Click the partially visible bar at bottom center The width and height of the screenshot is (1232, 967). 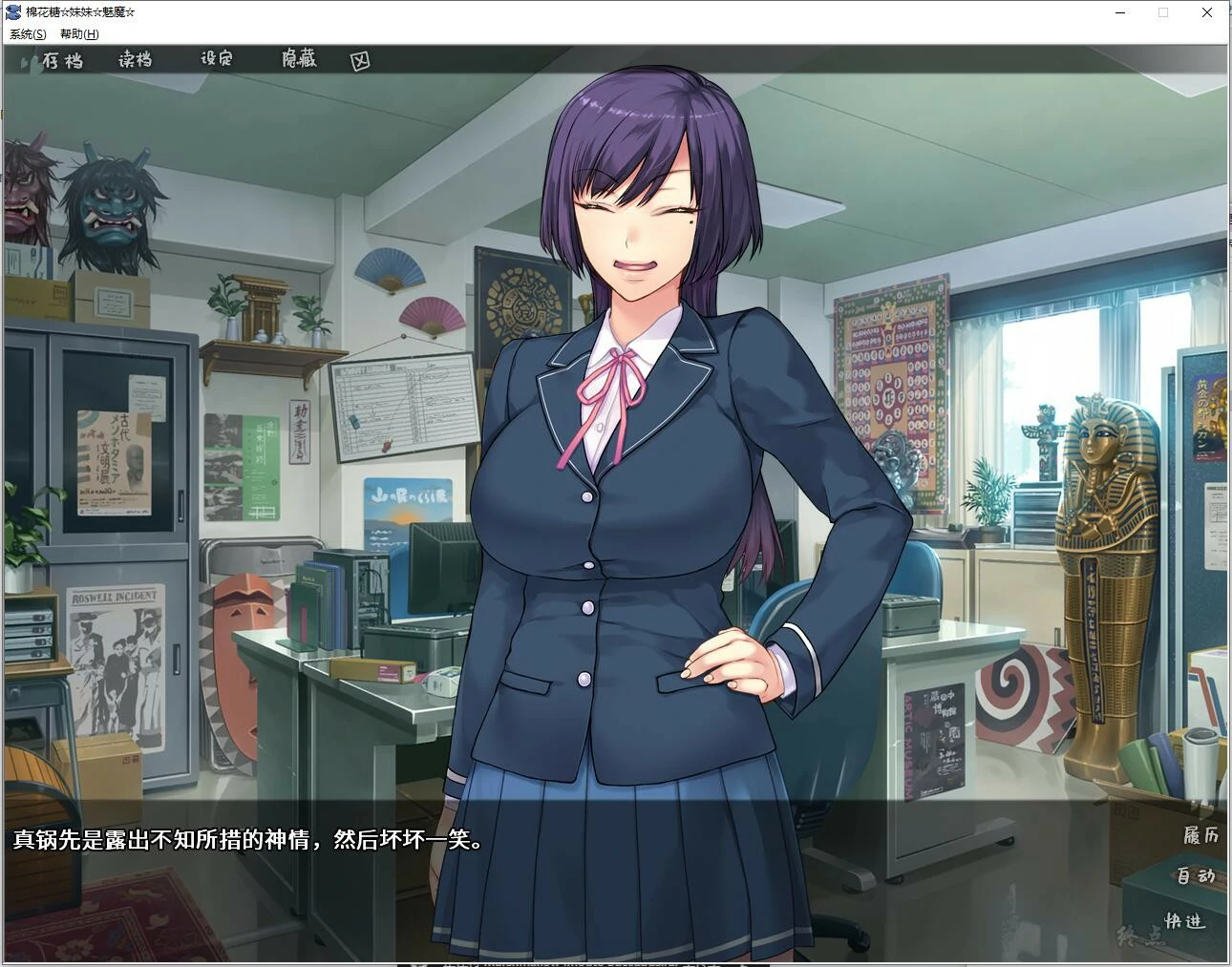(611, 962)
